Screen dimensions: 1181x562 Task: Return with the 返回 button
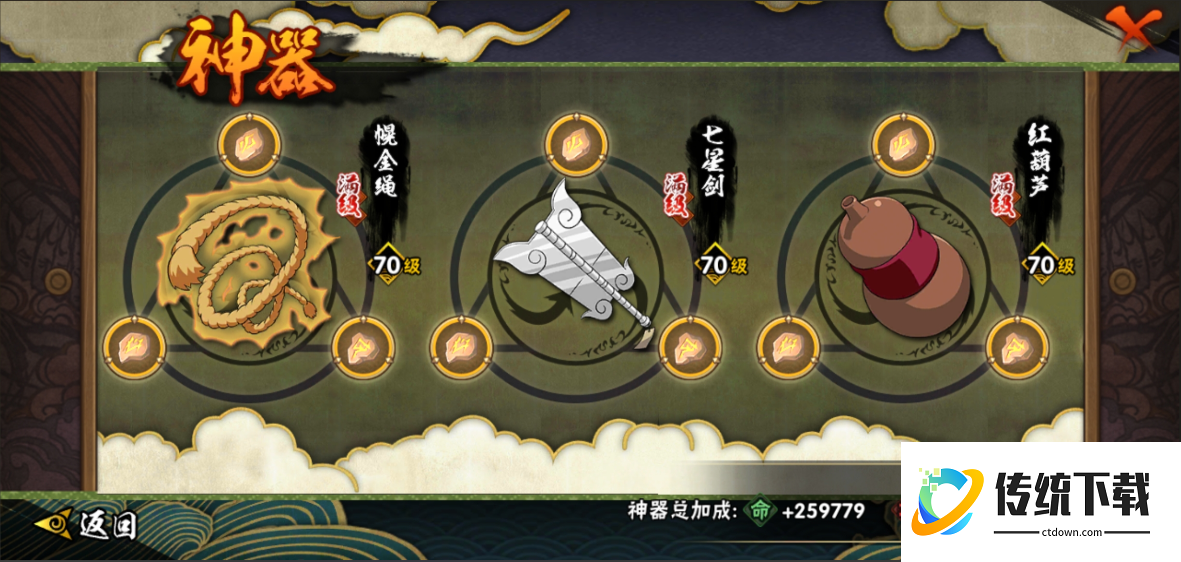click(87, 524)
